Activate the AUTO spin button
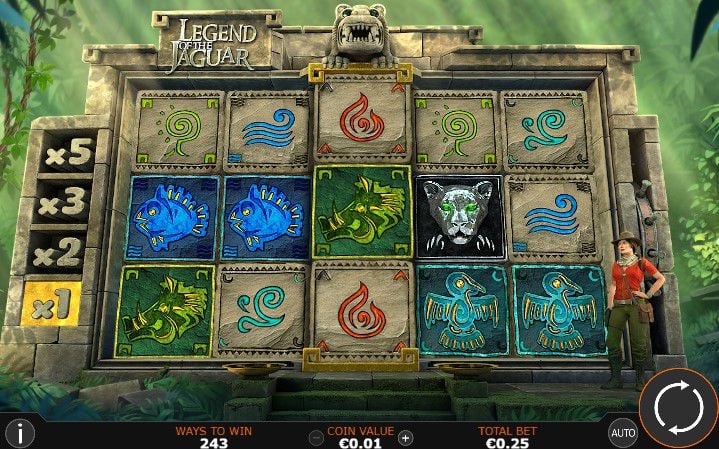Screen dimensions: 719x449 (623, 433)
